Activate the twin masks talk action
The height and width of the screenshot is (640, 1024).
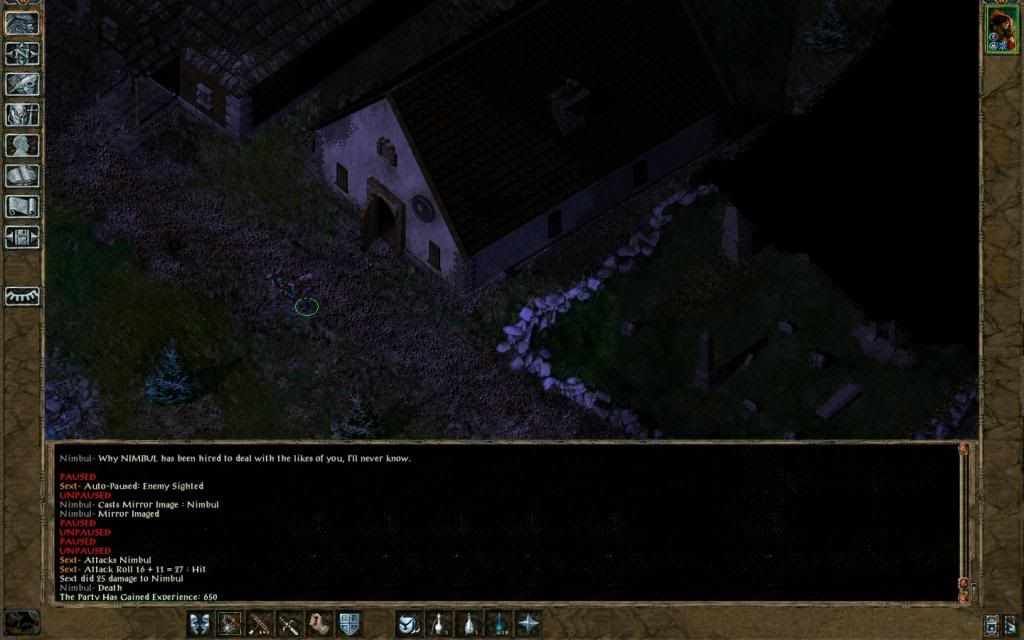click(200, 623)
